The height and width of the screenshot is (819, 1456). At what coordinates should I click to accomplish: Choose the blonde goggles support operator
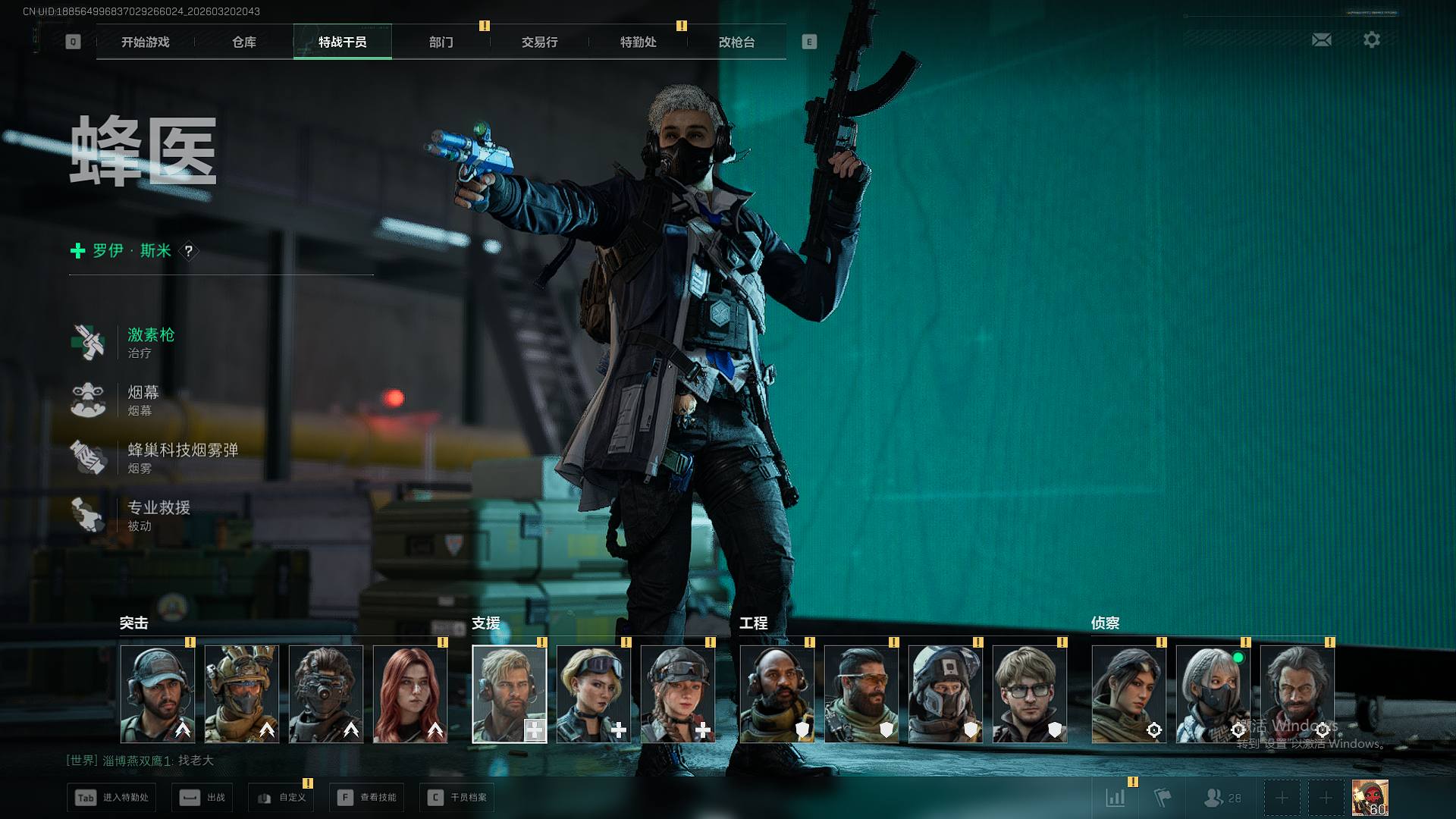tap(593, 694)
